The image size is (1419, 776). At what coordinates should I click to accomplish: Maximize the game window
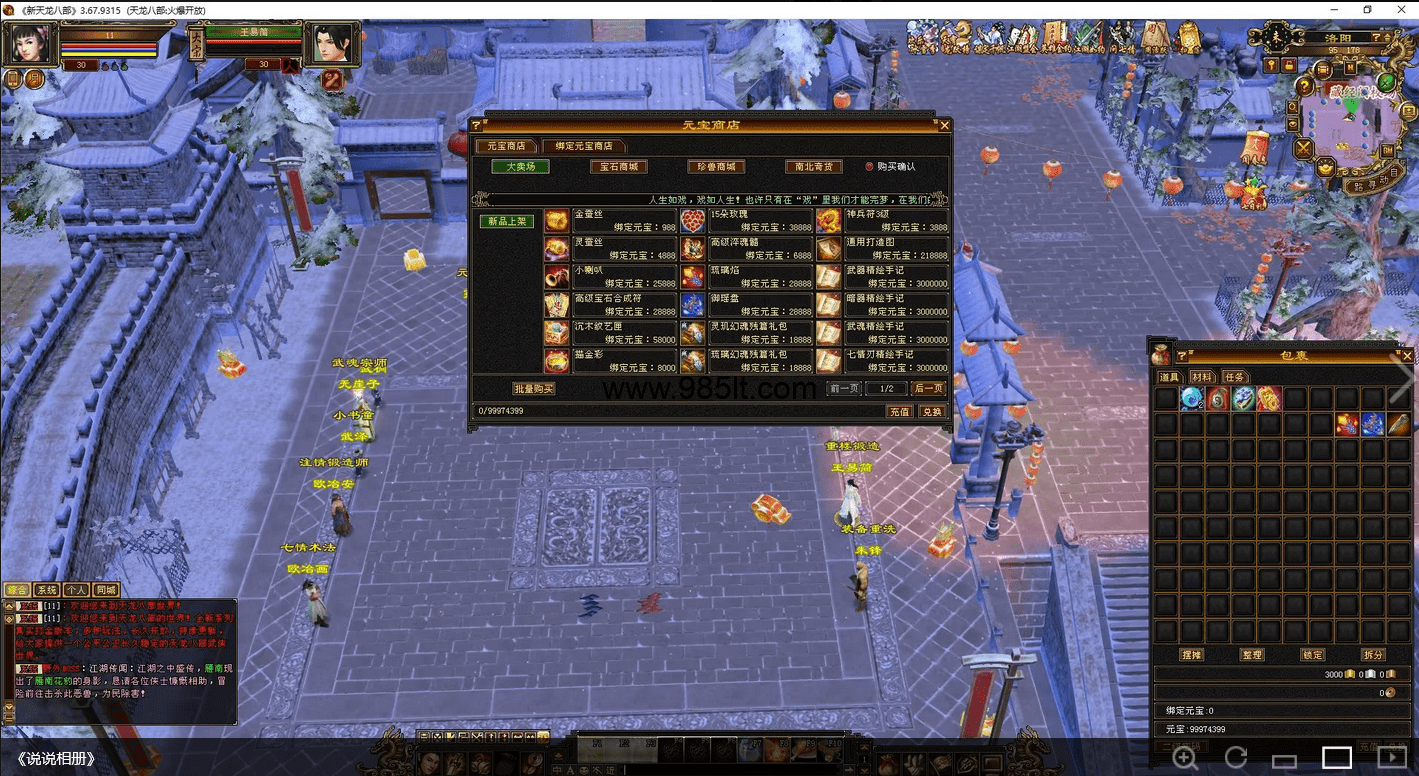pyautogui.click(x=1367, y=10)
